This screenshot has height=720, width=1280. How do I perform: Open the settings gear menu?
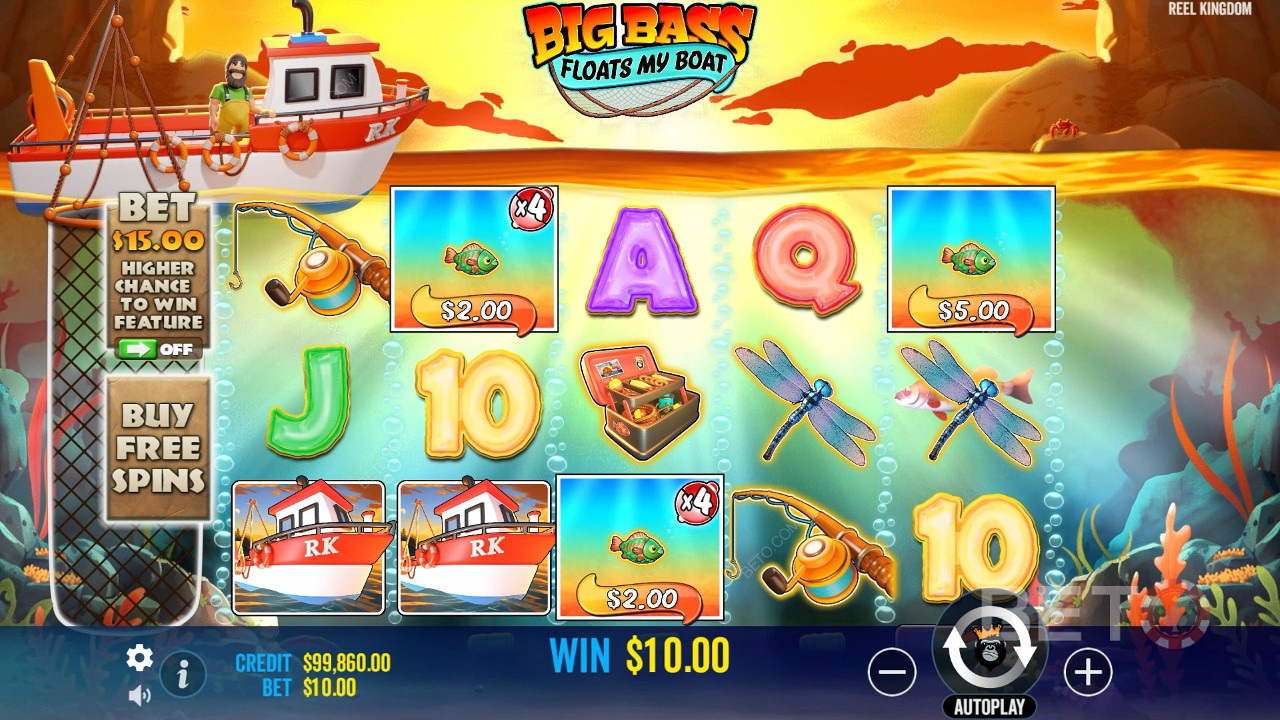click(139, 657)
